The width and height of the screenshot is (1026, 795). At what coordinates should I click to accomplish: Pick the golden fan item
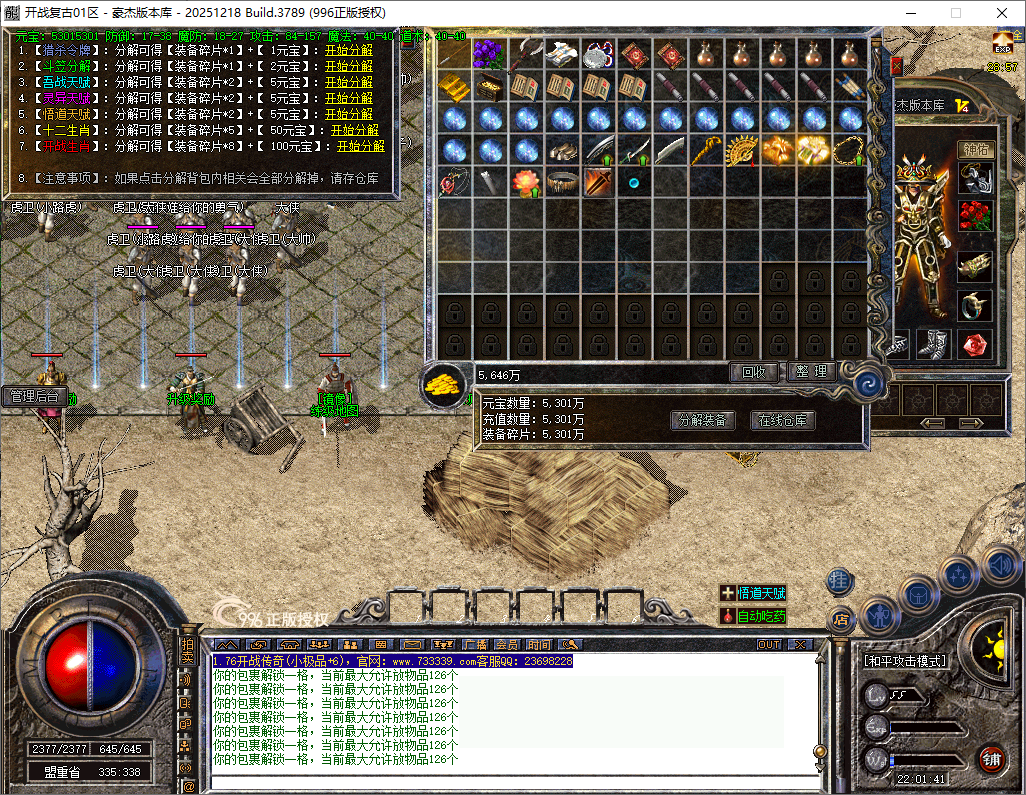(742, 151)
